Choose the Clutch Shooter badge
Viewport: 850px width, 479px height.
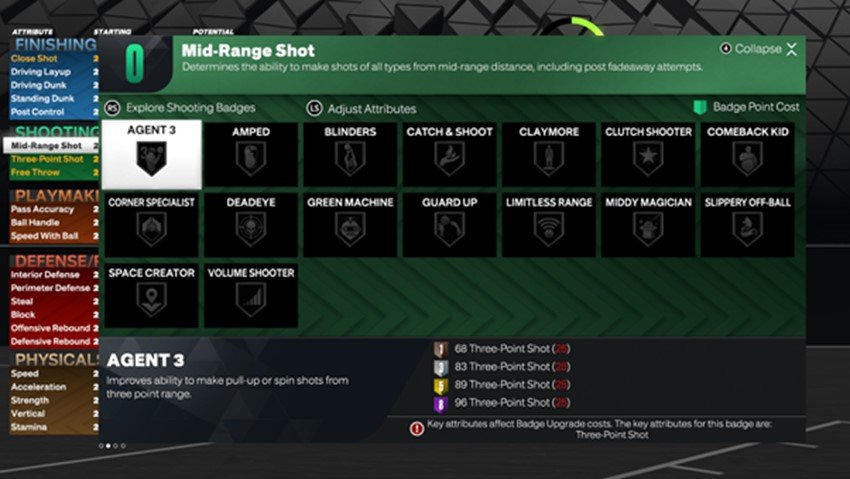point(648,155)
